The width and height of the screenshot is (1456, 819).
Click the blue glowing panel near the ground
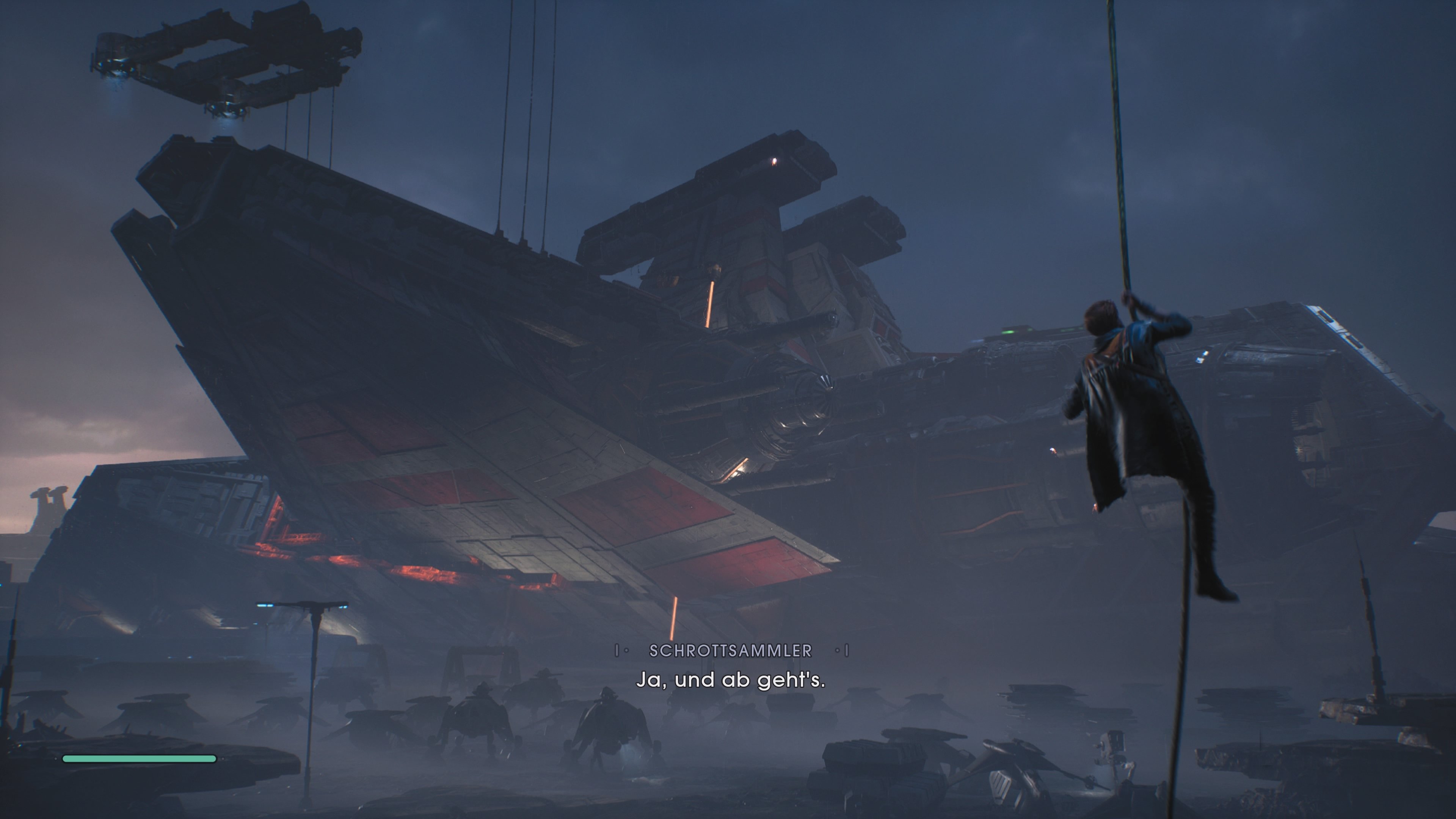pyautogui.click(x=265, y=606)
